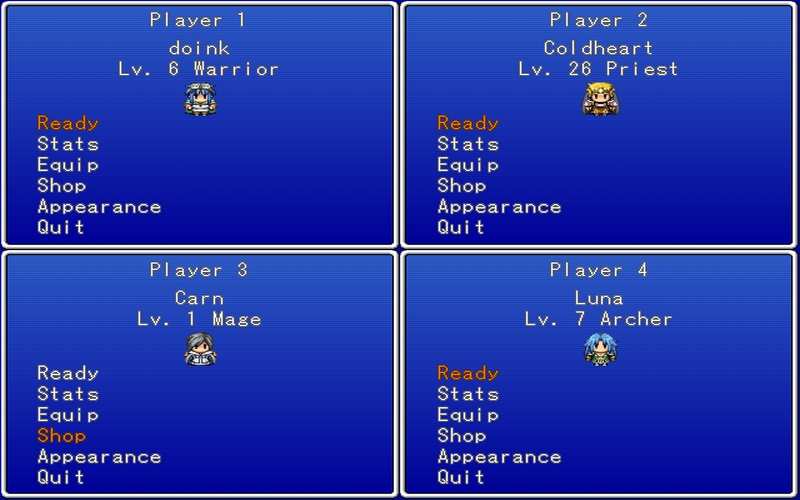Open Appearance in Player 4's menu

tap(499, 457)
